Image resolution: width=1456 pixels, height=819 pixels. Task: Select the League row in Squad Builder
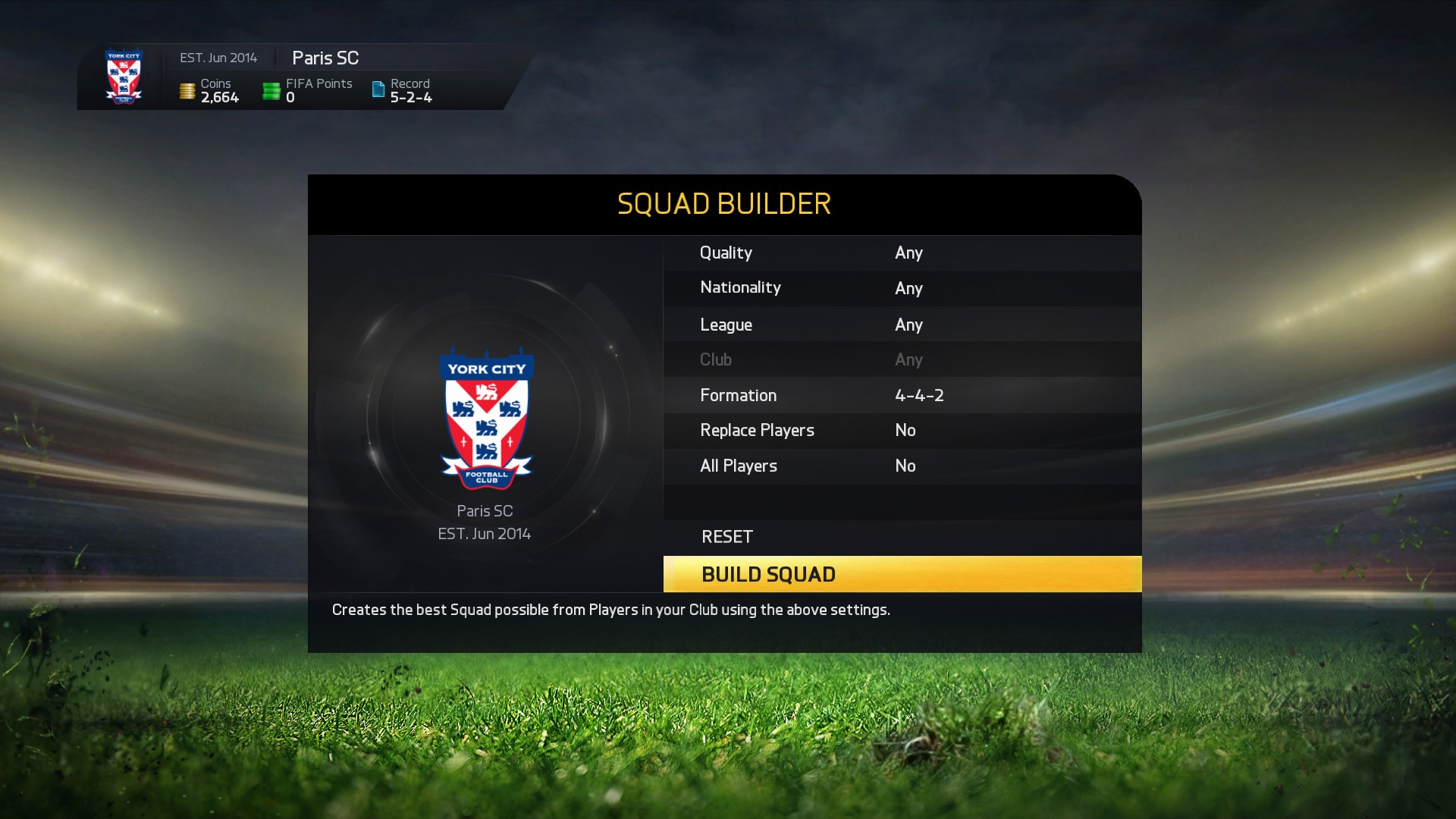pos(902,324)
